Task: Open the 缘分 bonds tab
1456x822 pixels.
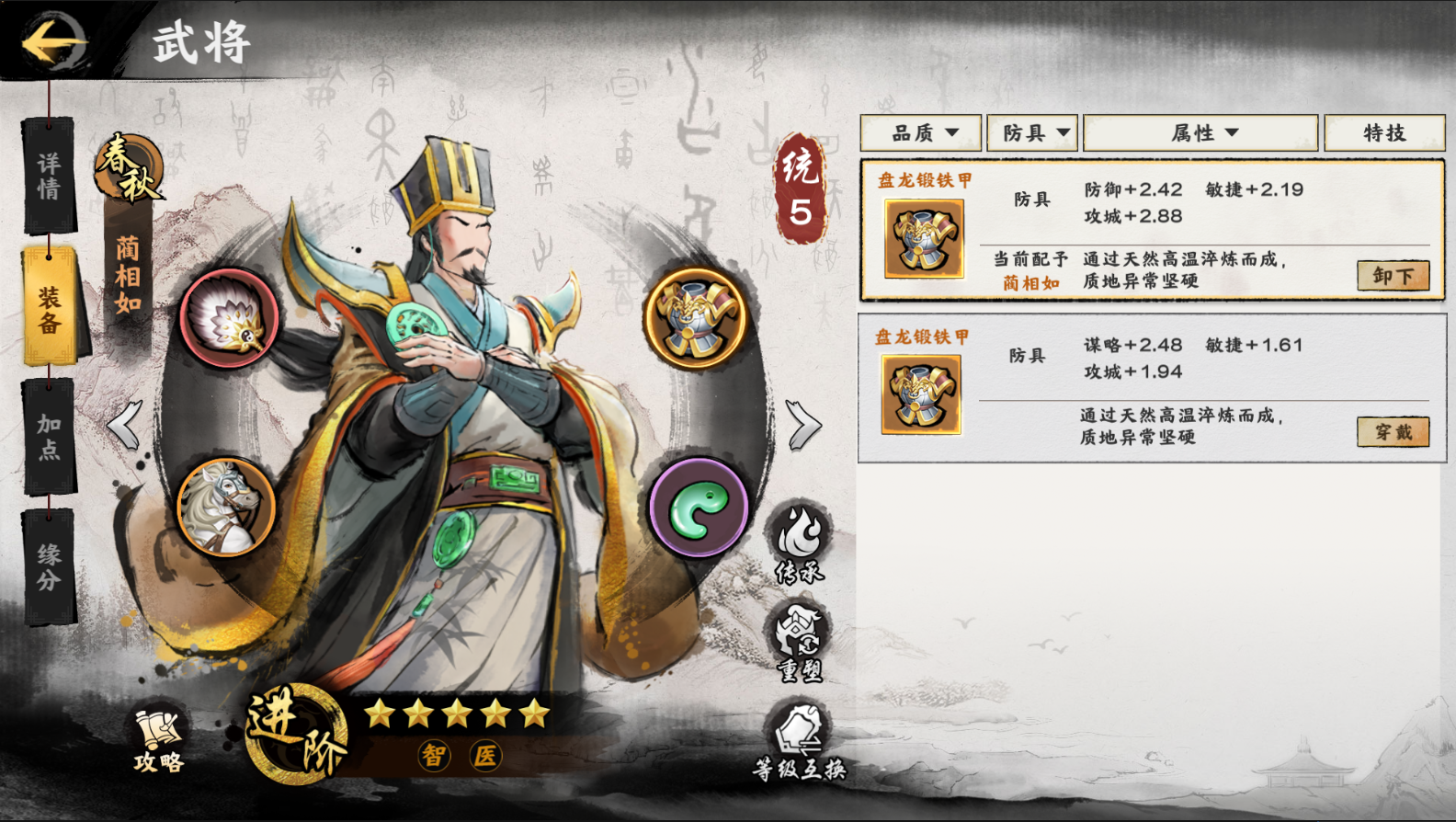Action: point(49,566)
